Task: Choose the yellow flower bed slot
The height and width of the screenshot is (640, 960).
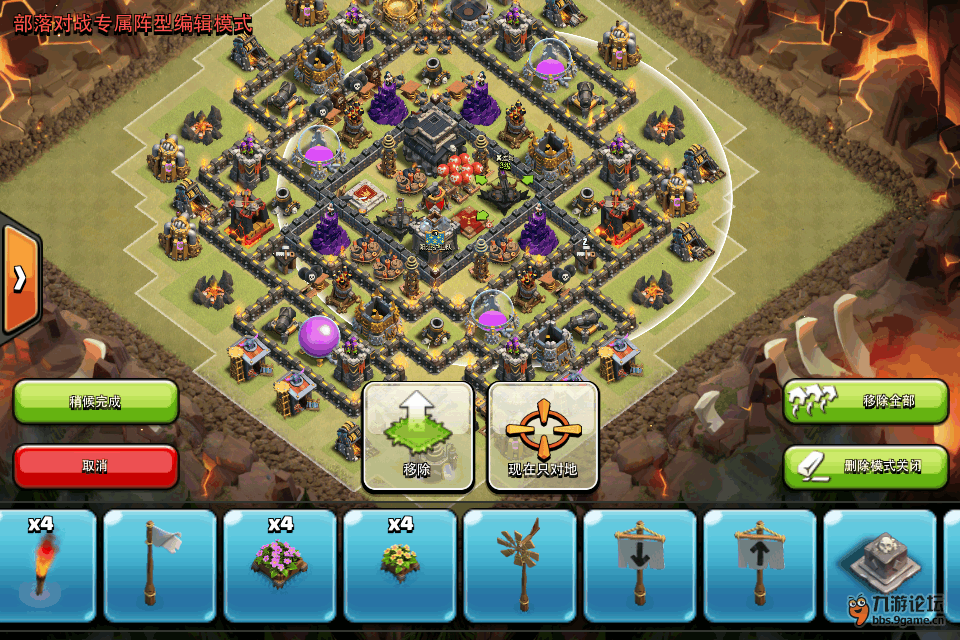Action: (400, 566)
